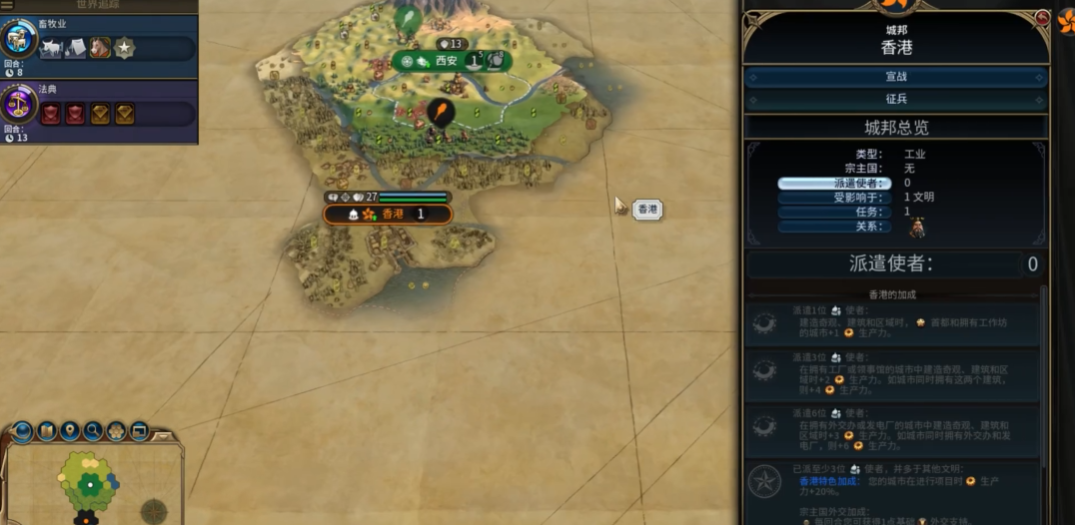Close the city-state panel with the red back arrow

pos(1042,19)
